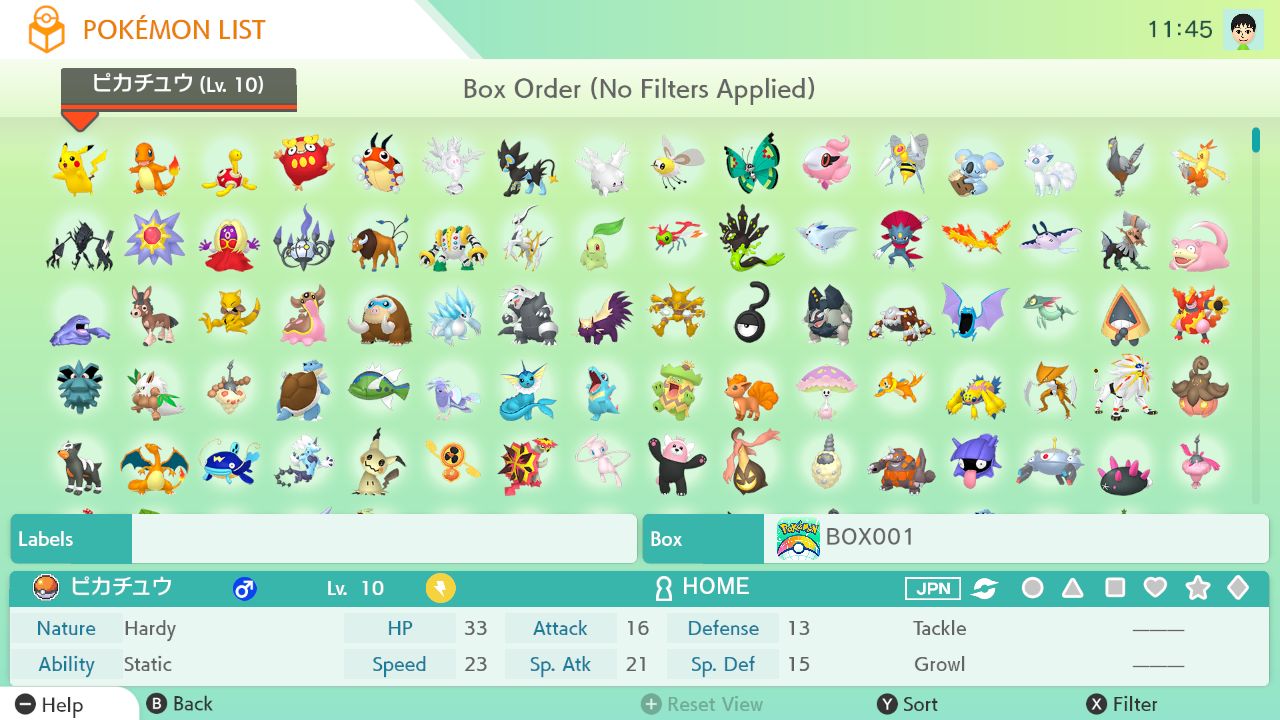This screenshot has height=720, width=1280.
Task: Click the JPN language tag
Action: 932,588
